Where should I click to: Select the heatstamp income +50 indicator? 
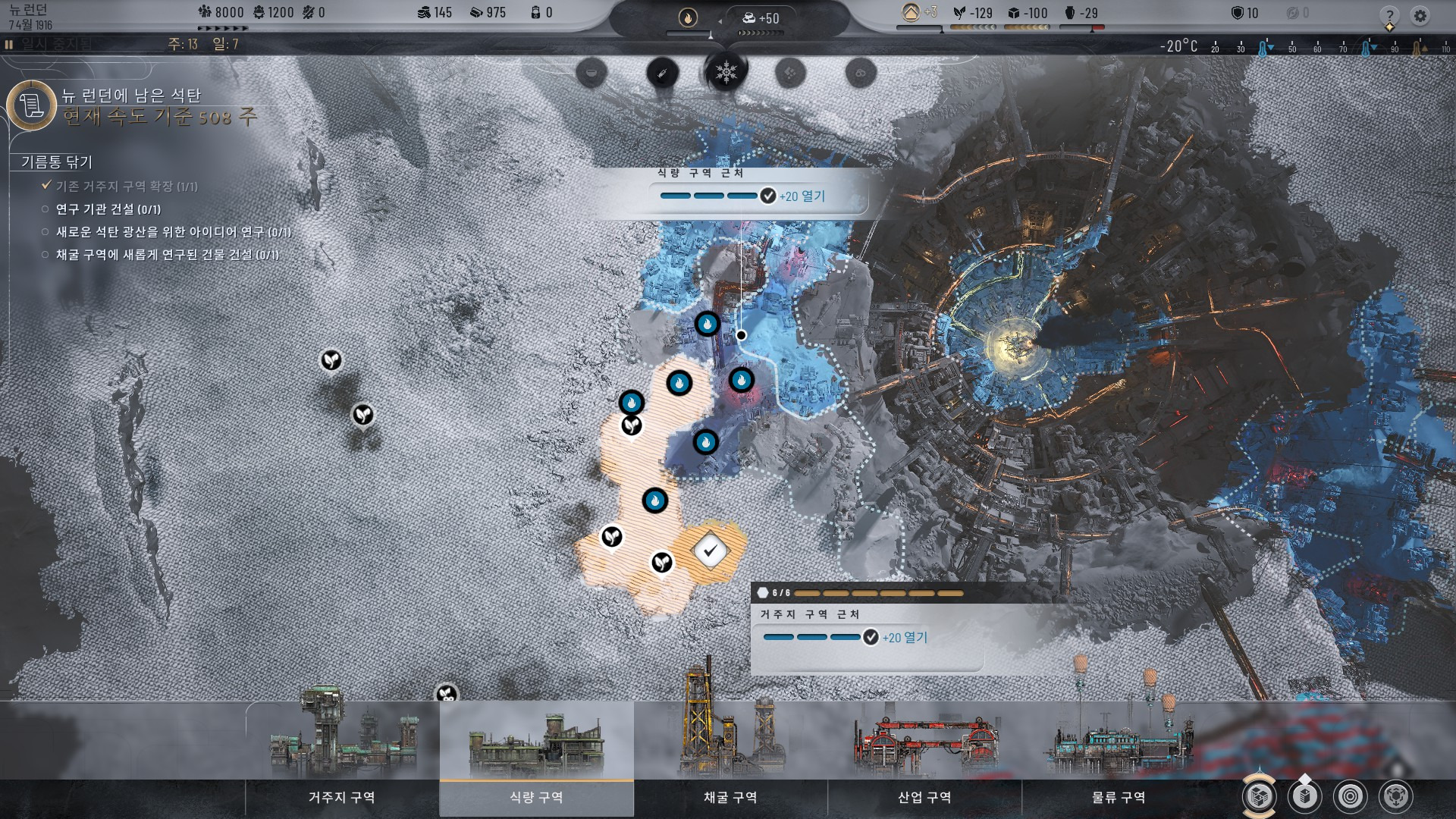point(761,18)
